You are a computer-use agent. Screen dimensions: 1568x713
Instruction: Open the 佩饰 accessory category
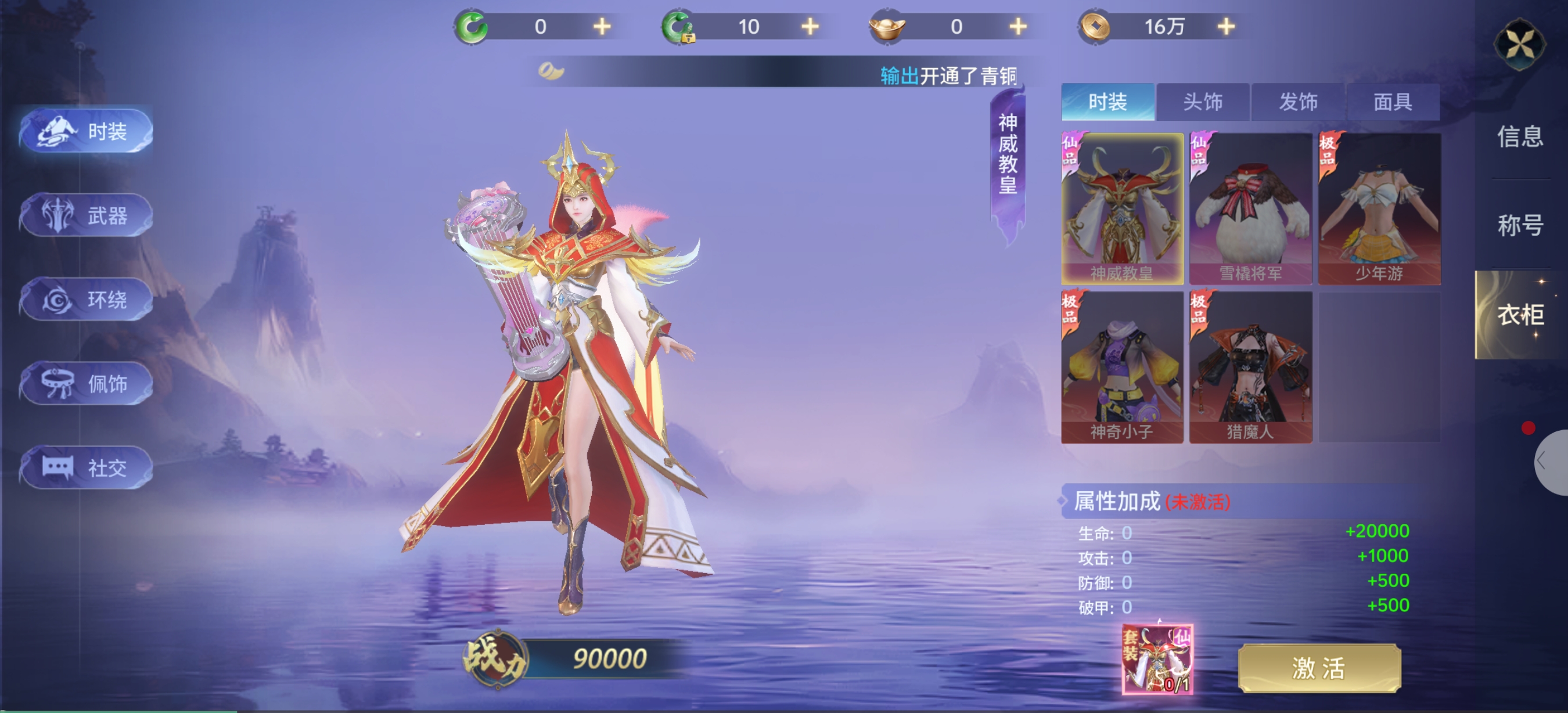(x=87, y=384)
